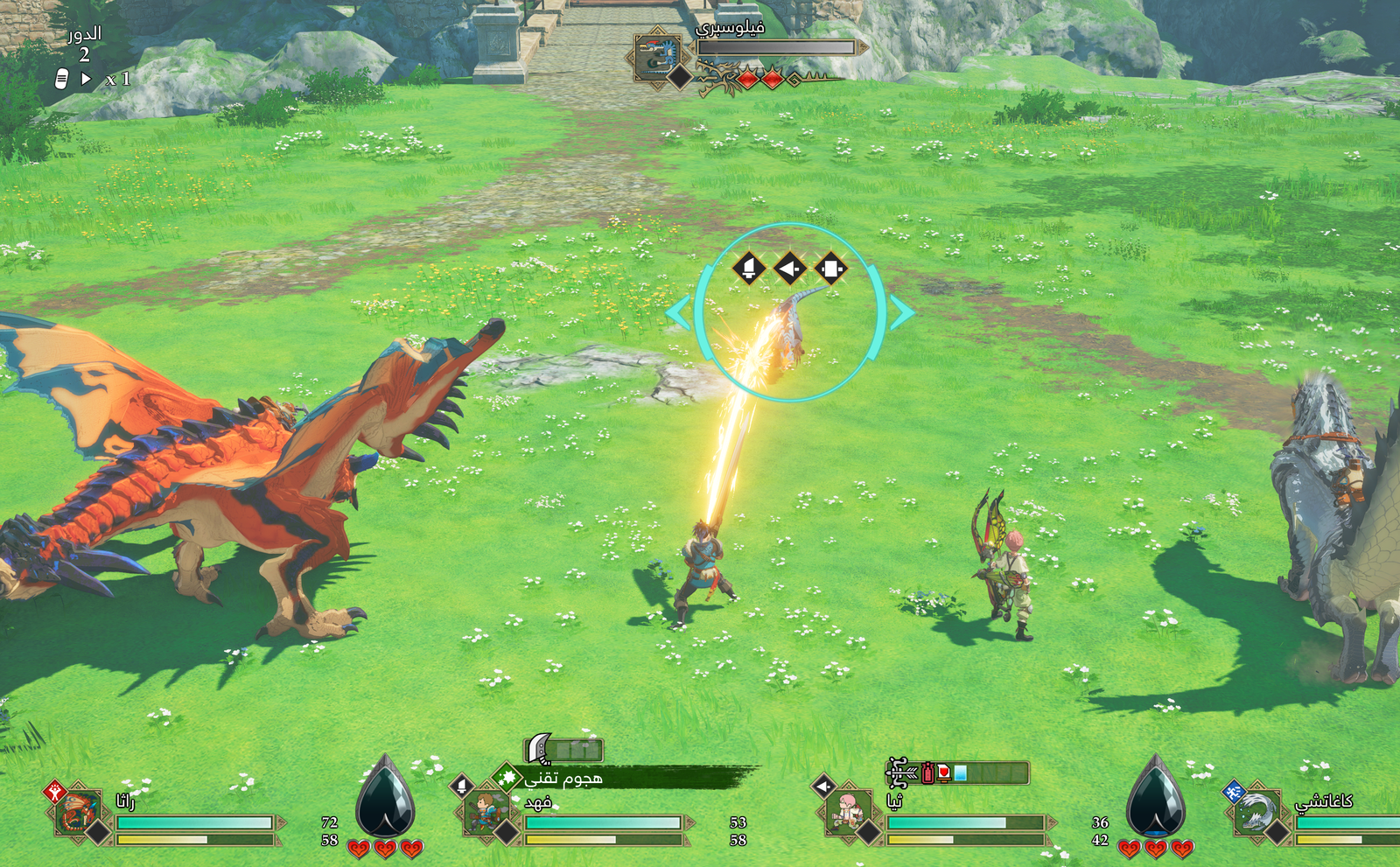Select the sword attack icon above the monster
The image size is (1400, 867).
(x=748, y=269)
